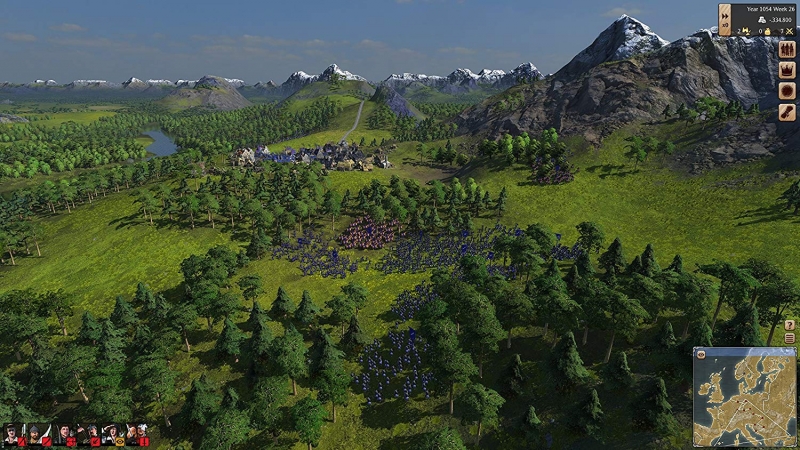Open the crown kingdom menu
Image resolution: width=800 pixels, height=450 pixels.
[787, 70]
